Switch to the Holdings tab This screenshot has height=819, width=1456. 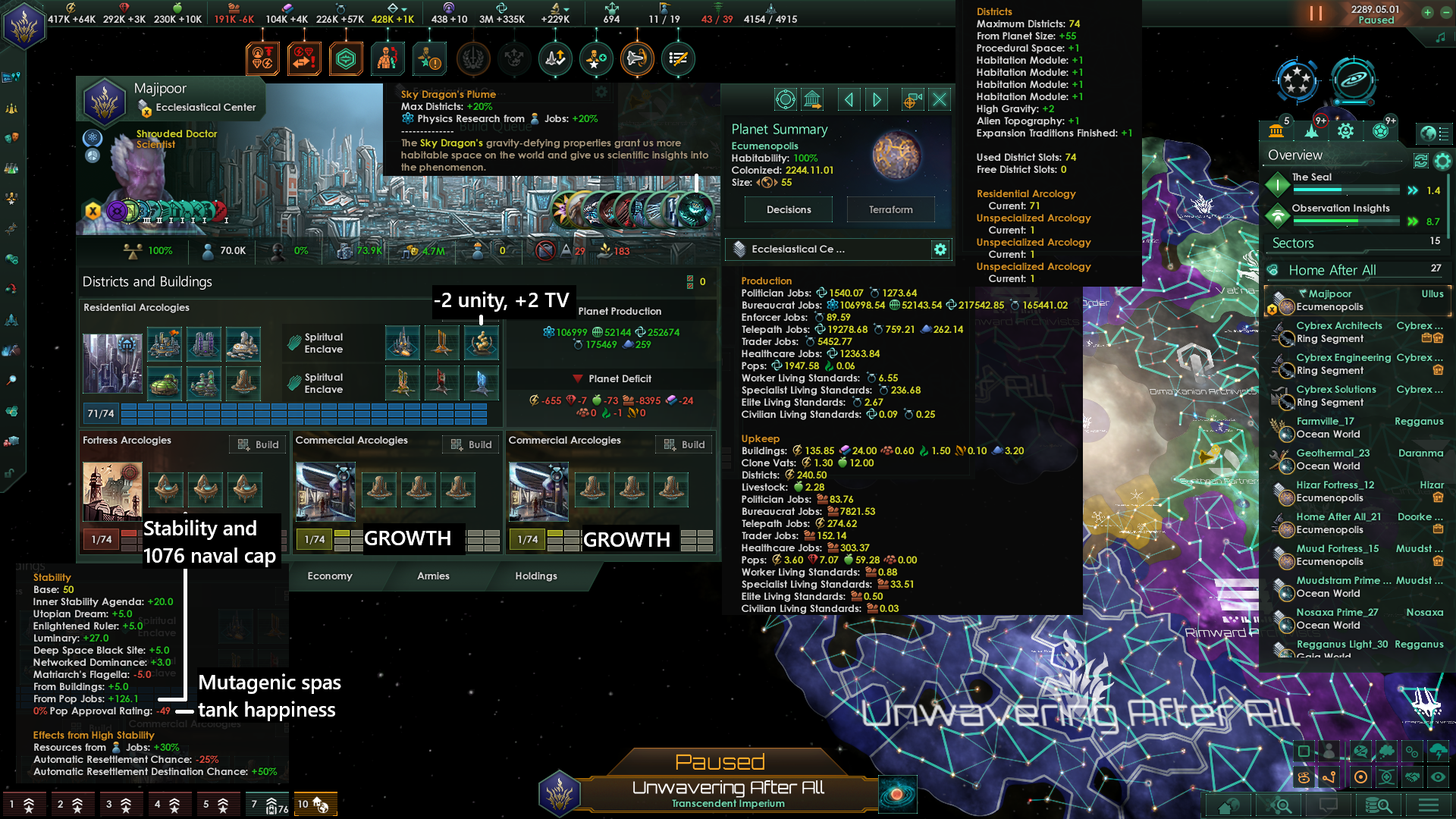click(x=535, y=576)
